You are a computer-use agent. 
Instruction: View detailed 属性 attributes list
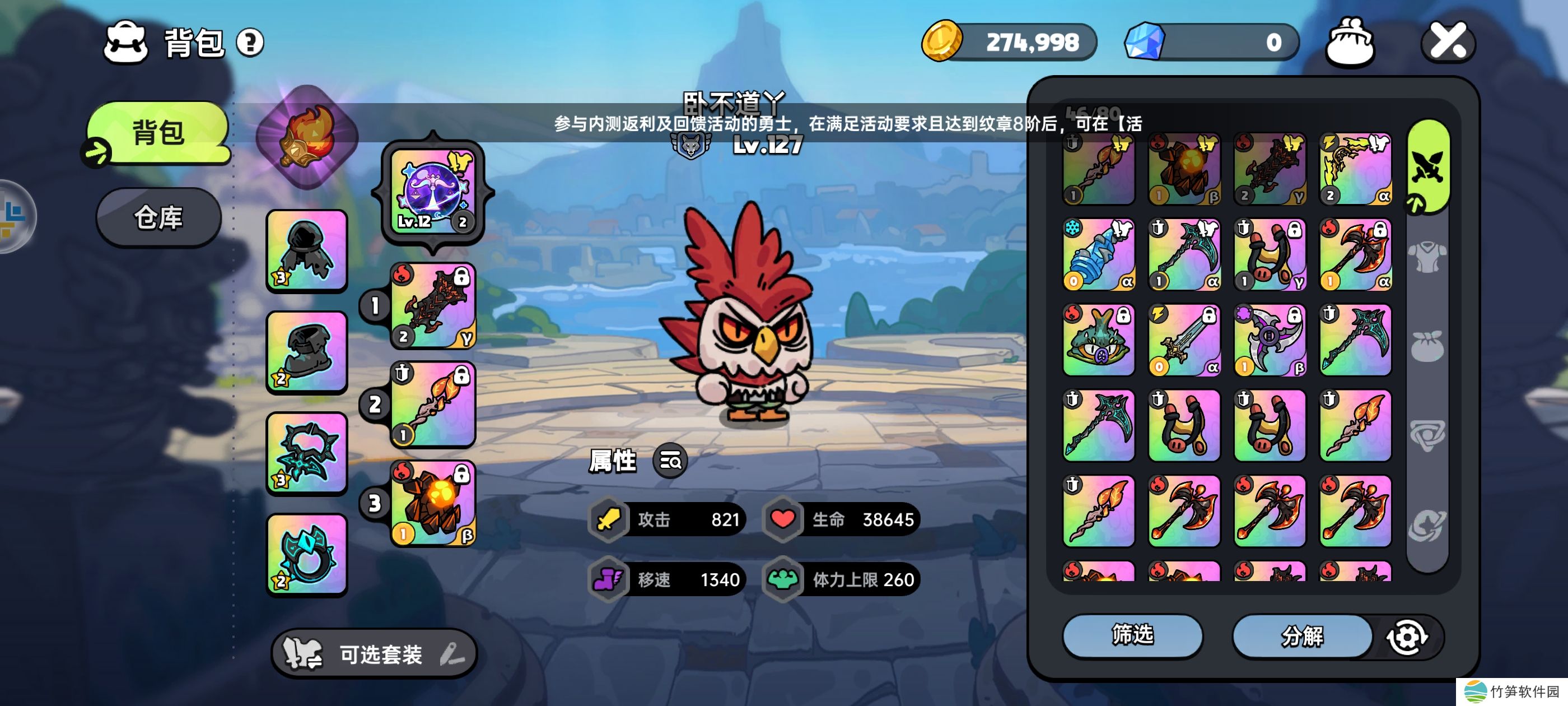point(670,461)
